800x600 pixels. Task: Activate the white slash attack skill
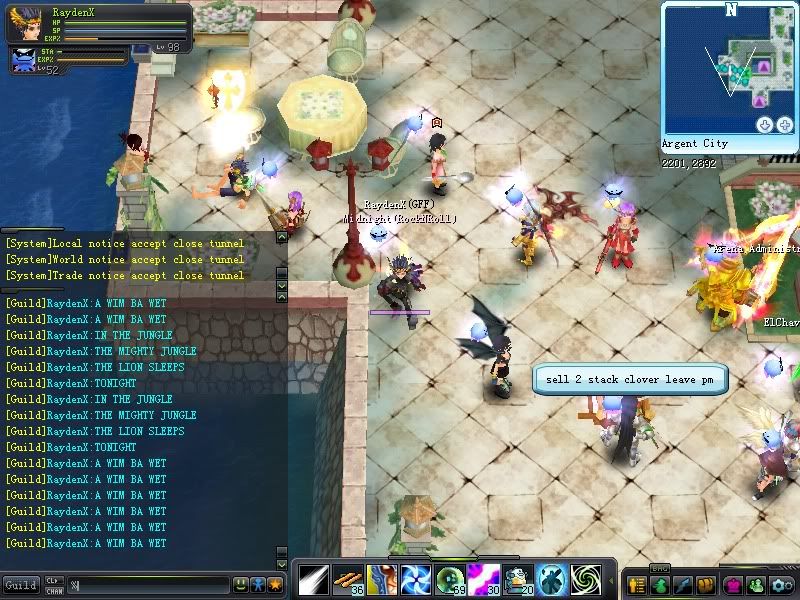(x=314, y=580)
